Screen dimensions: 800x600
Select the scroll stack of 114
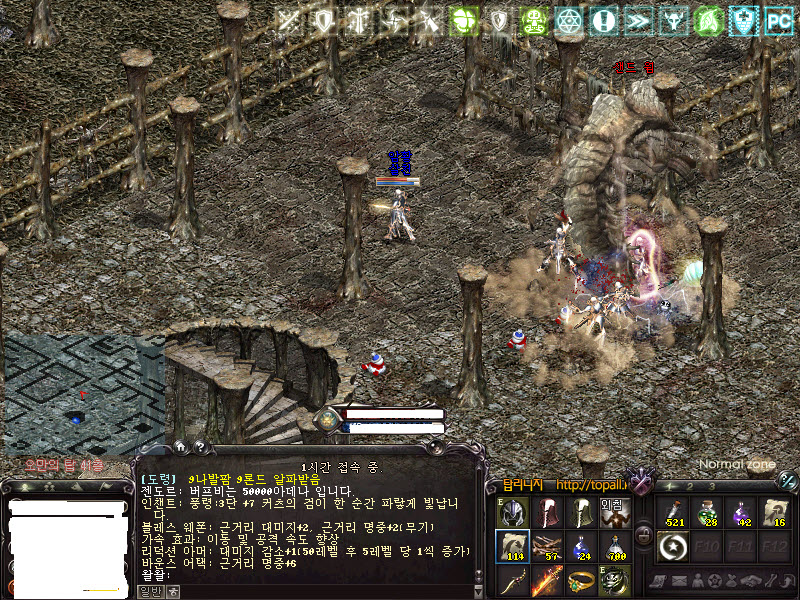click(x=513, y=546)
